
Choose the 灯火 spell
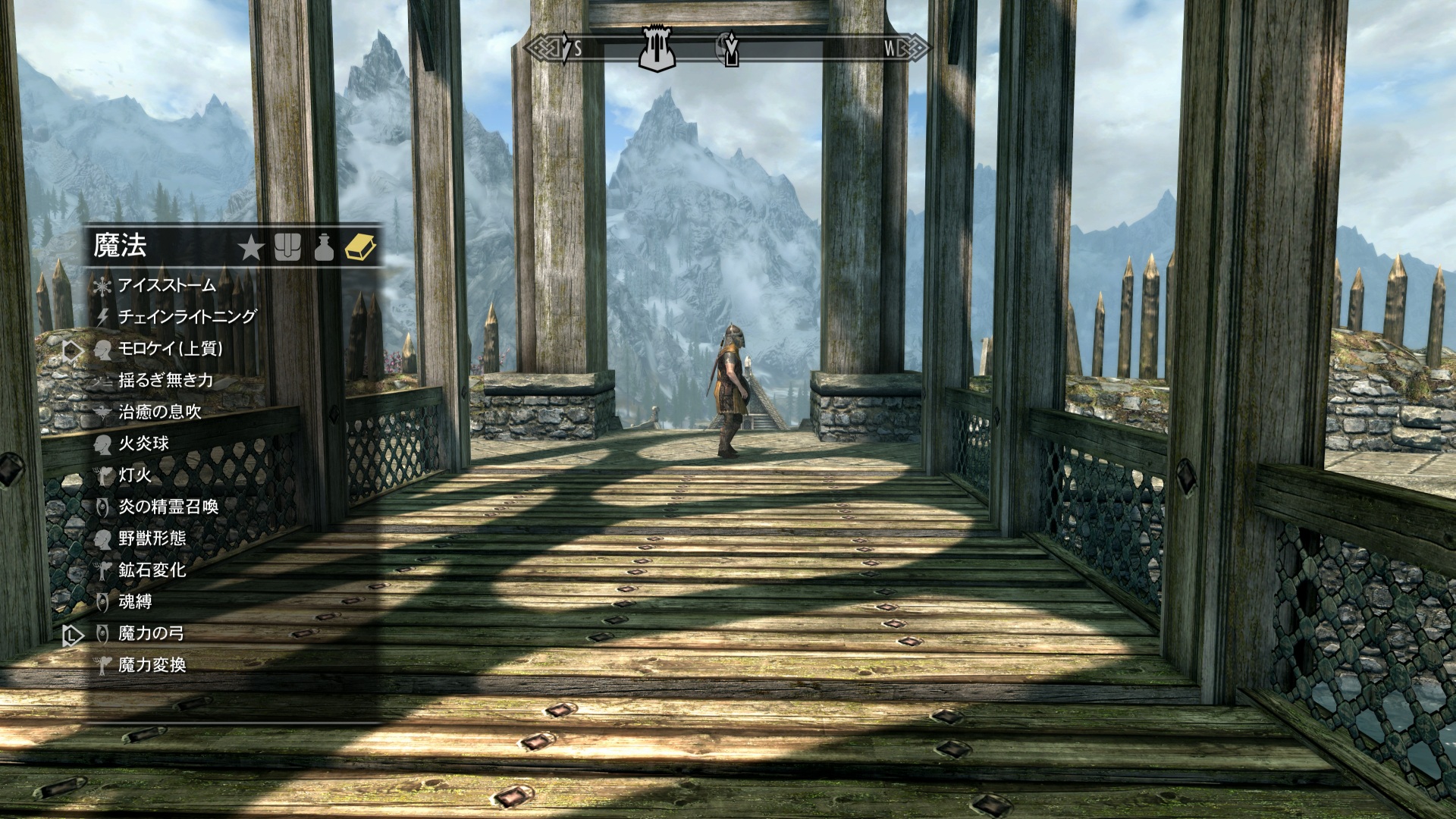(135, 475)
